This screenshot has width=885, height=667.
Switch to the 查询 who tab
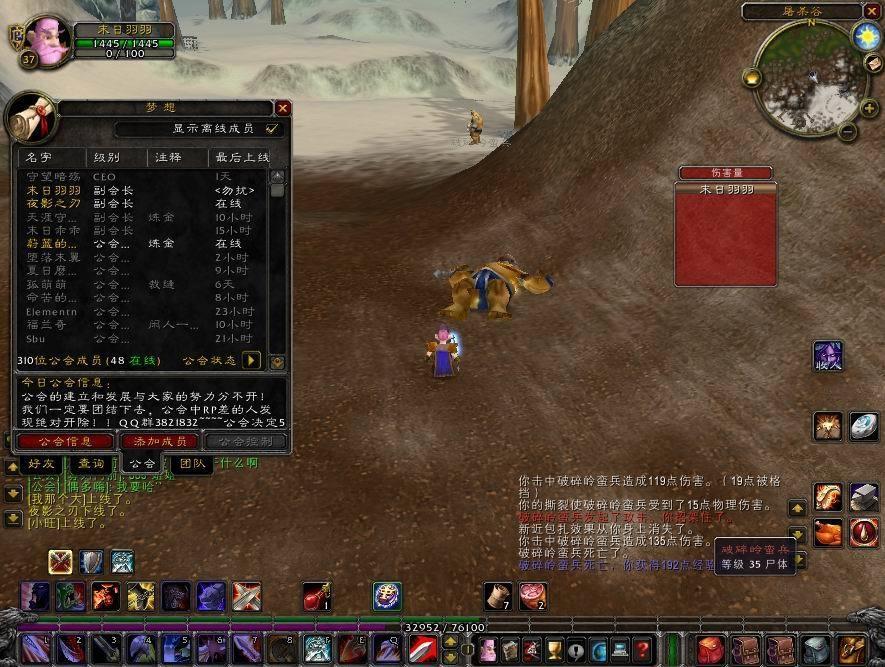[x=91, y=464]
